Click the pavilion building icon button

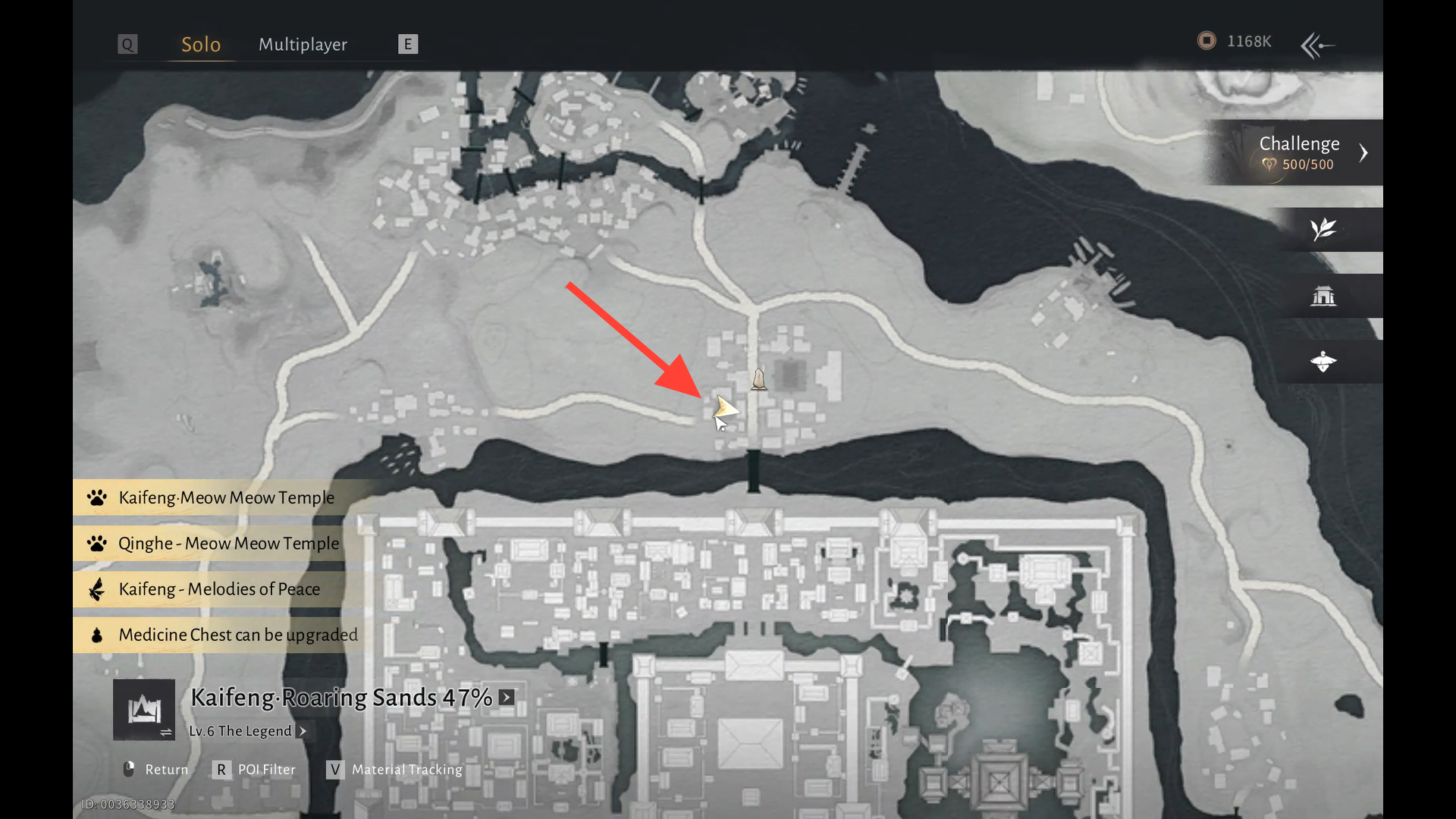(1323, 296)
